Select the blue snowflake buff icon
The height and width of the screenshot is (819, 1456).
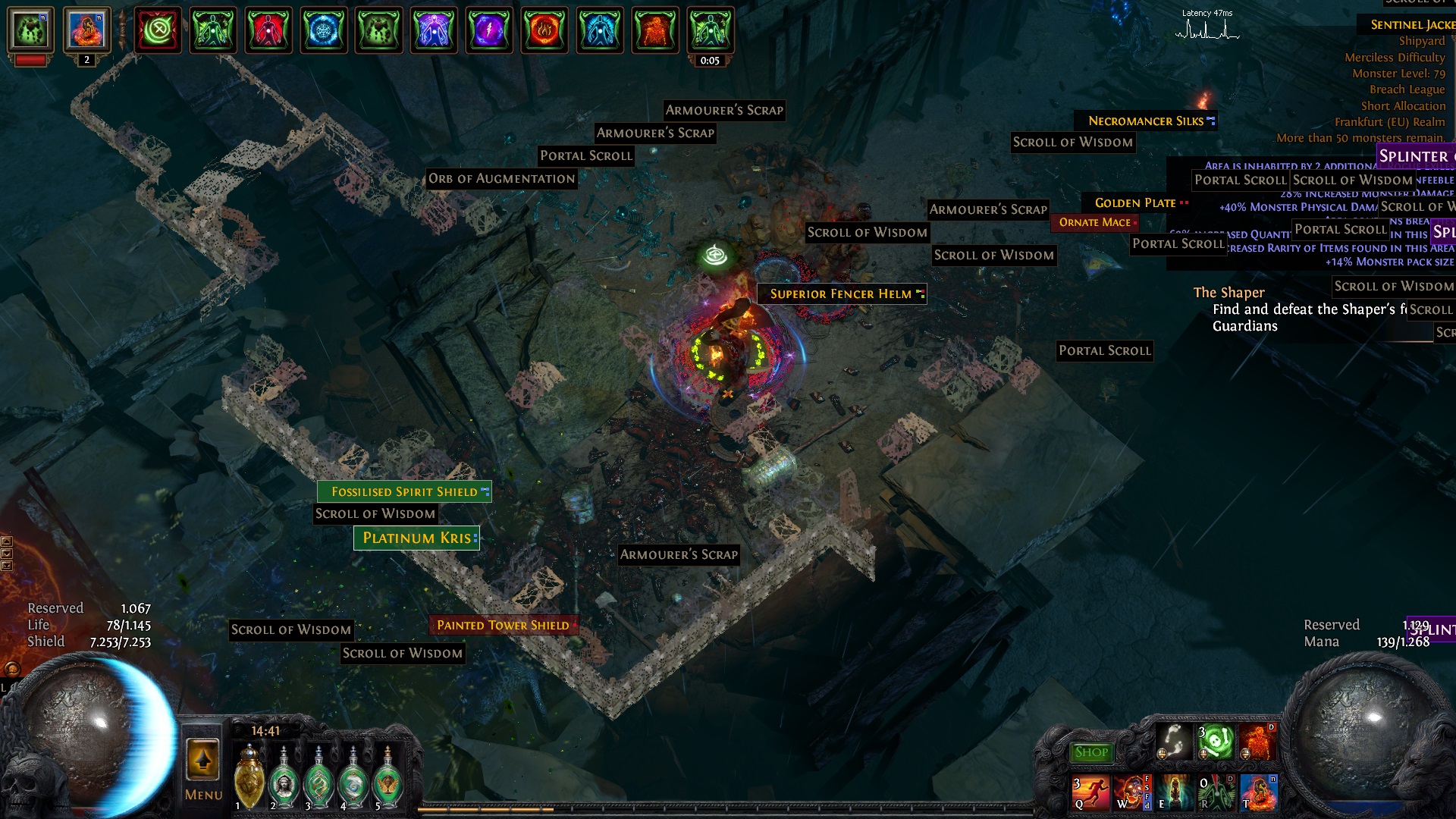pos(324,30)
